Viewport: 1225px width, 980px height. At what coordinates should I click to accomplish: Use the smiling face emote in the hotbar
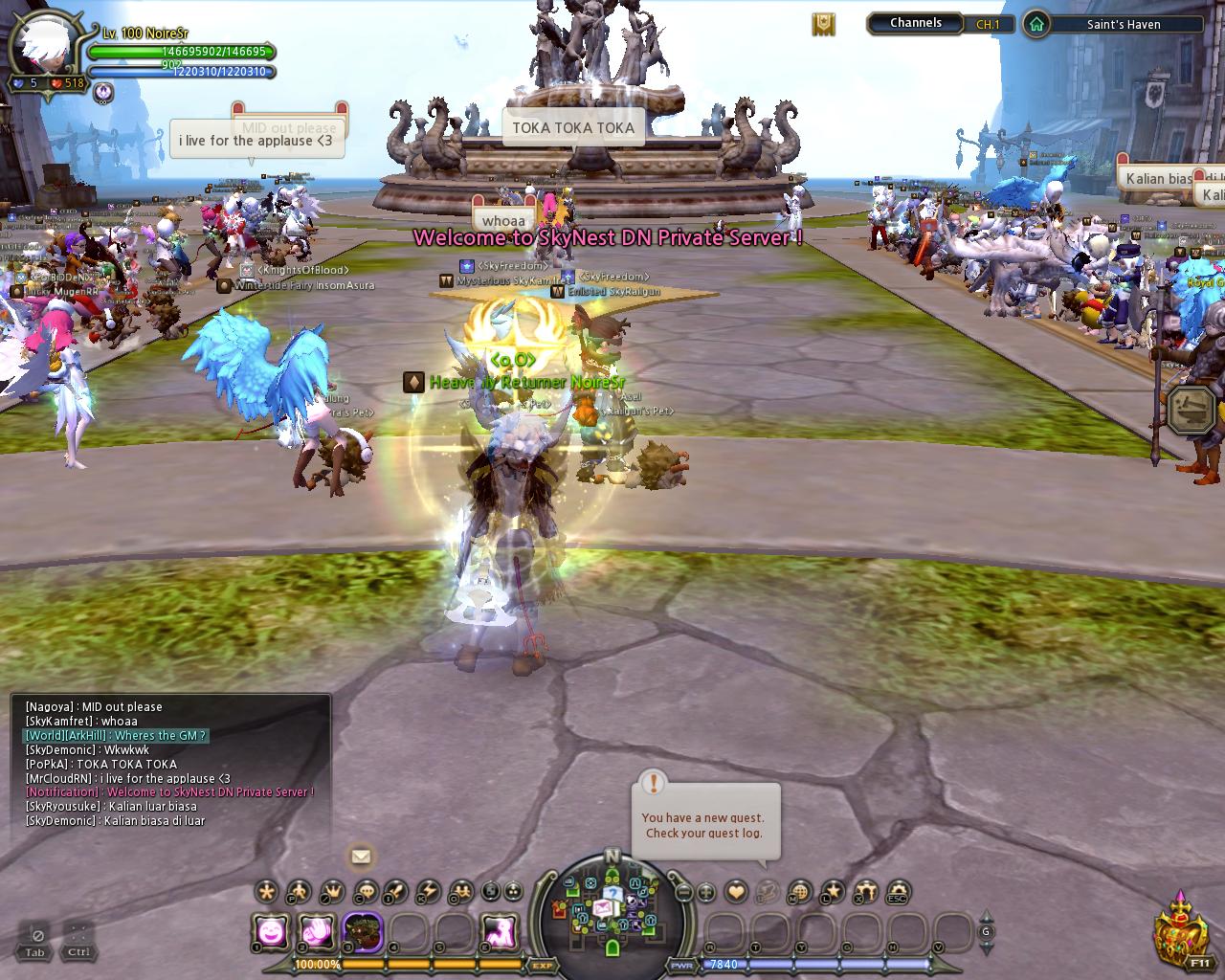click(x=271, y=930)
